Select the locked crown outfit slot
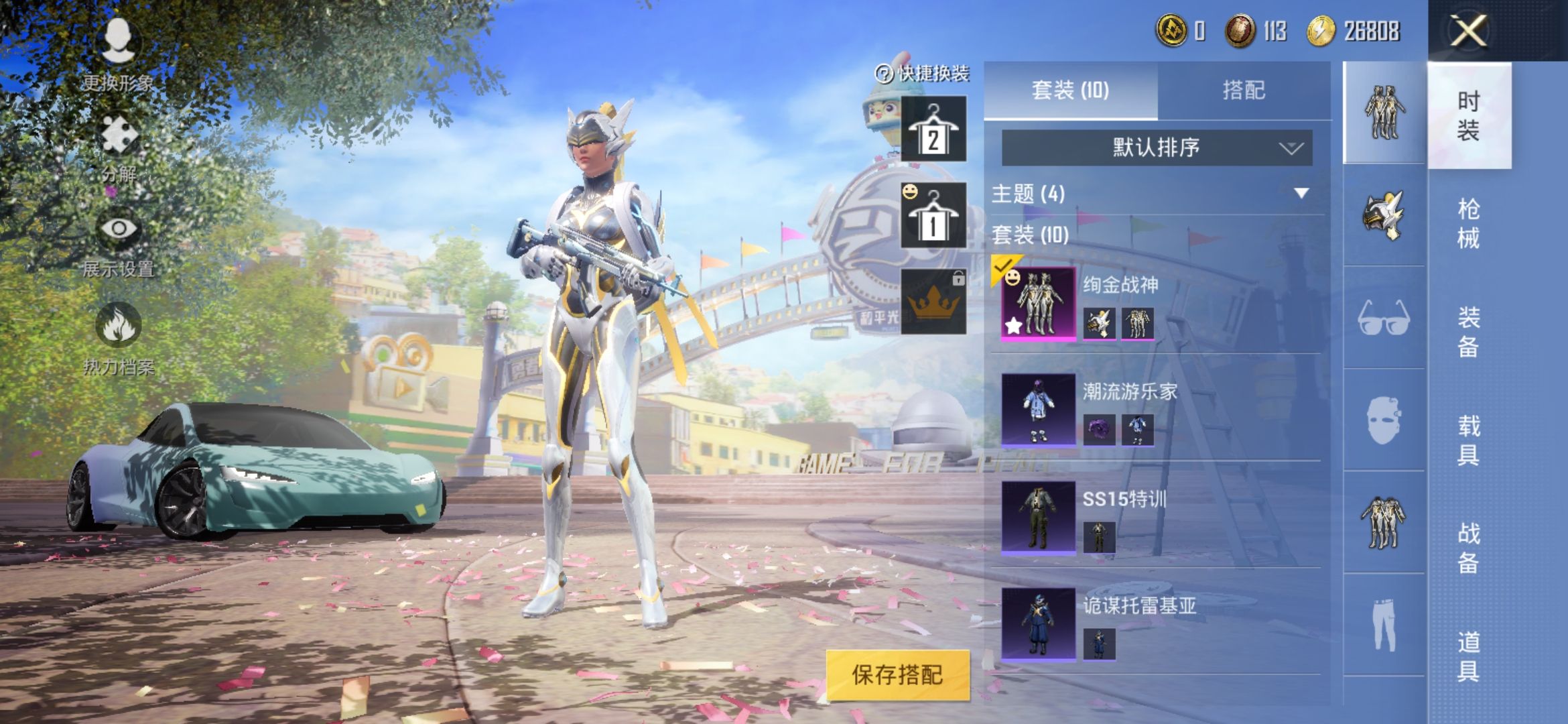Viewport: 1568px width, 724px height. coord(933,302)
